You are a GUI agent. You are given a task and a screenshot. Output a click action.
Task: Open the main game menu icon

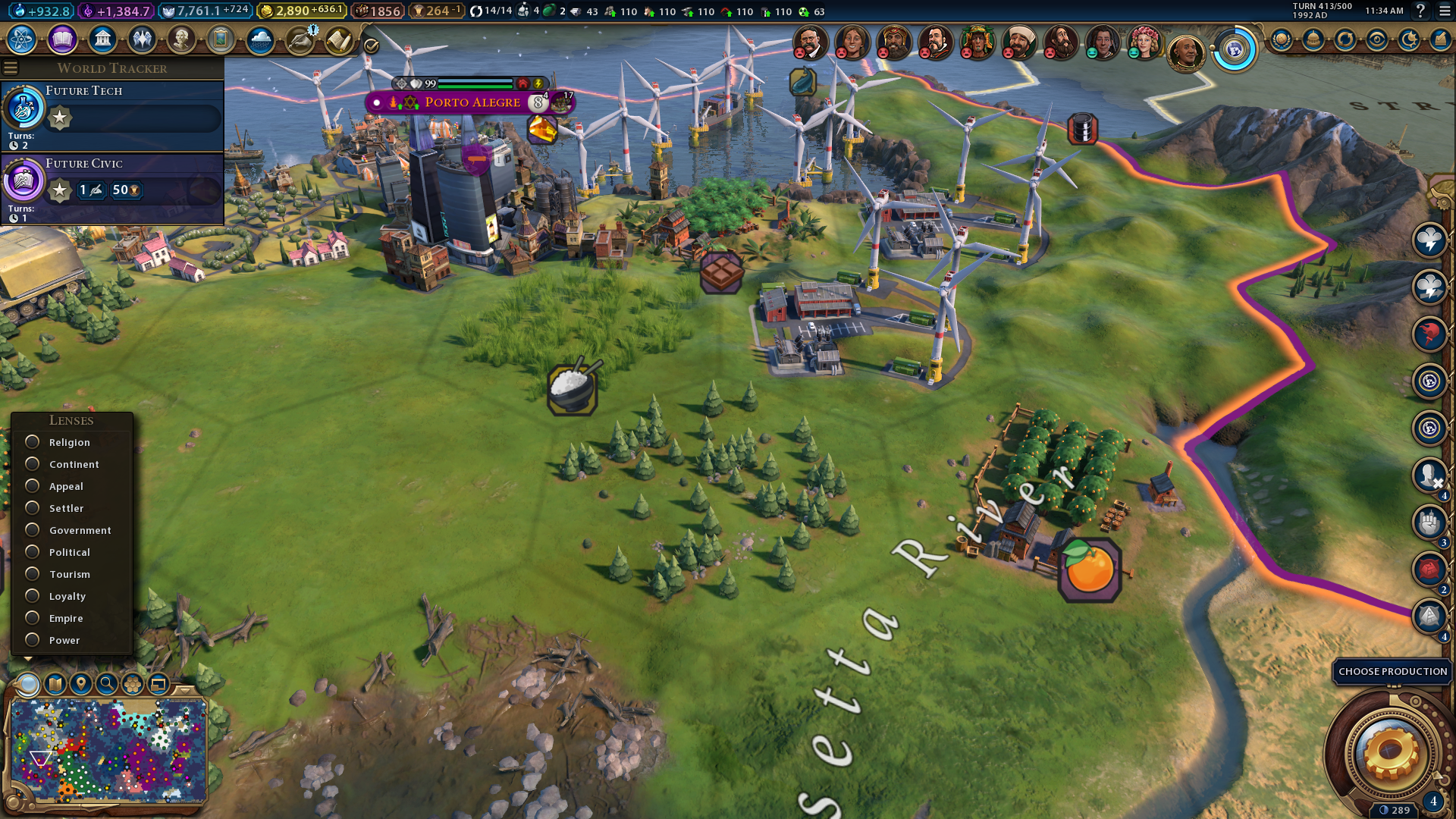[x=1445, y=11]
